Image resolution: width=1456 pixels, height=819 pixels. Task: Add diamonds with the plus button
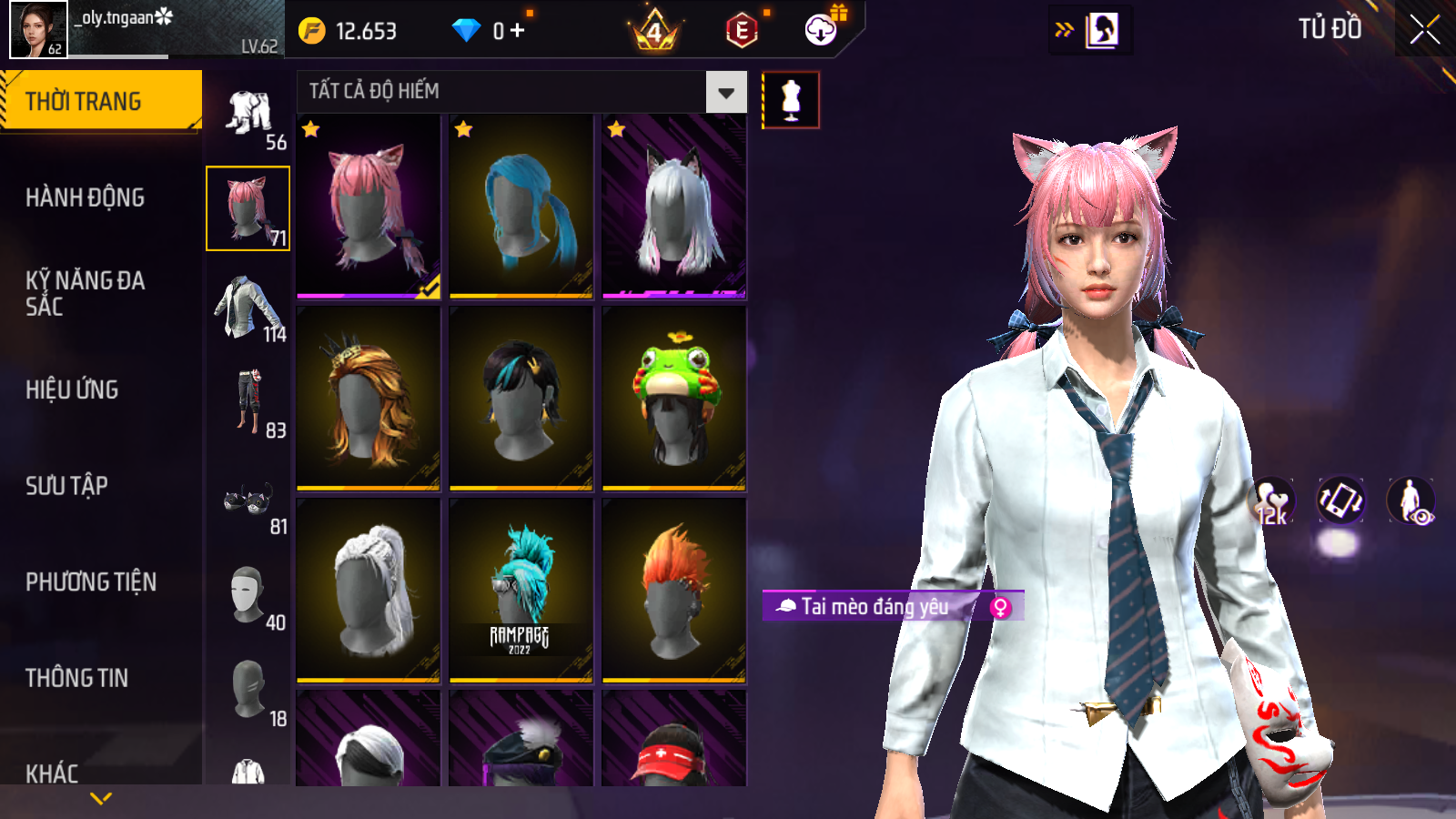(x=517, y=31)
